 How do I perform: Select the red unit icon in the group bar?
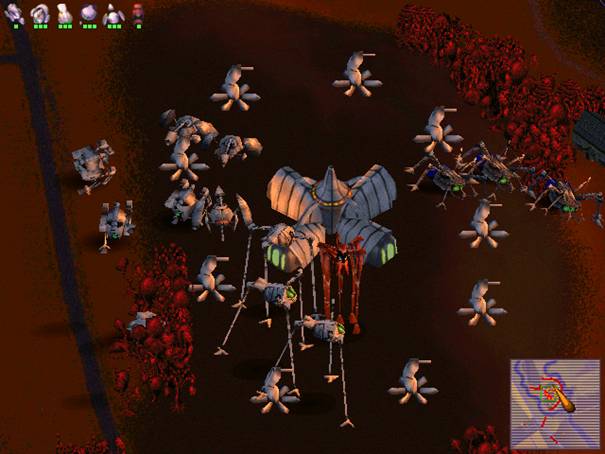(x=137, y=13)
